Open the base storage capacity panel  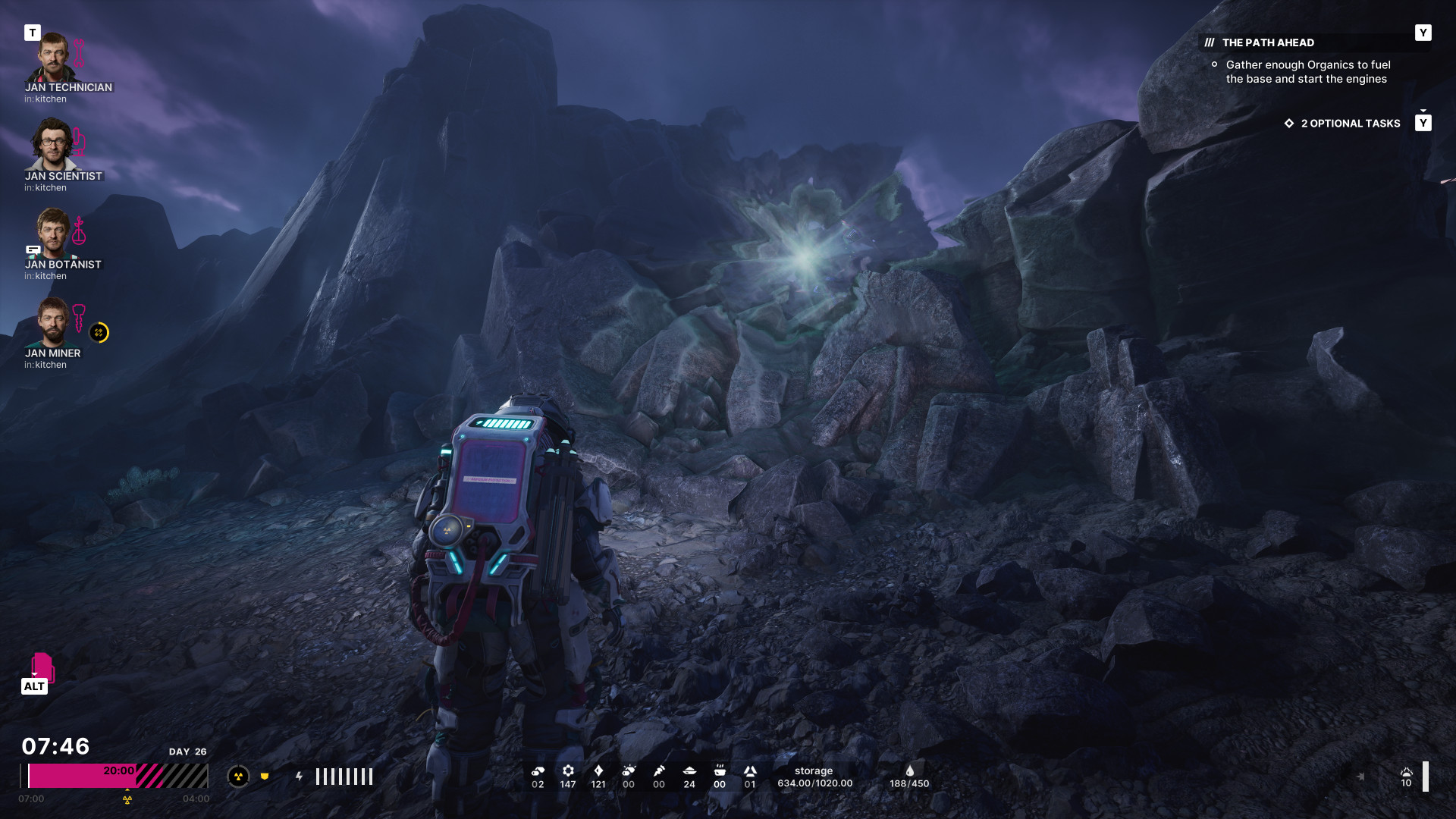(x=814, y=777)
